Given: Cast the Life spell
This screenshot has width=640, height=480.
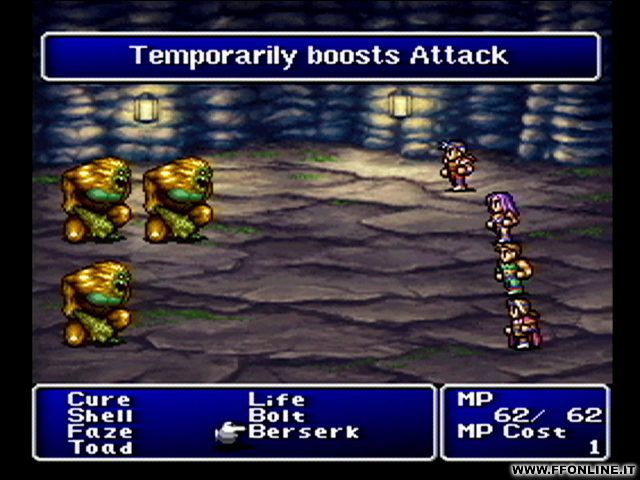Looking at the screenshot, I should pyautogui.click(x=277, y=400).
